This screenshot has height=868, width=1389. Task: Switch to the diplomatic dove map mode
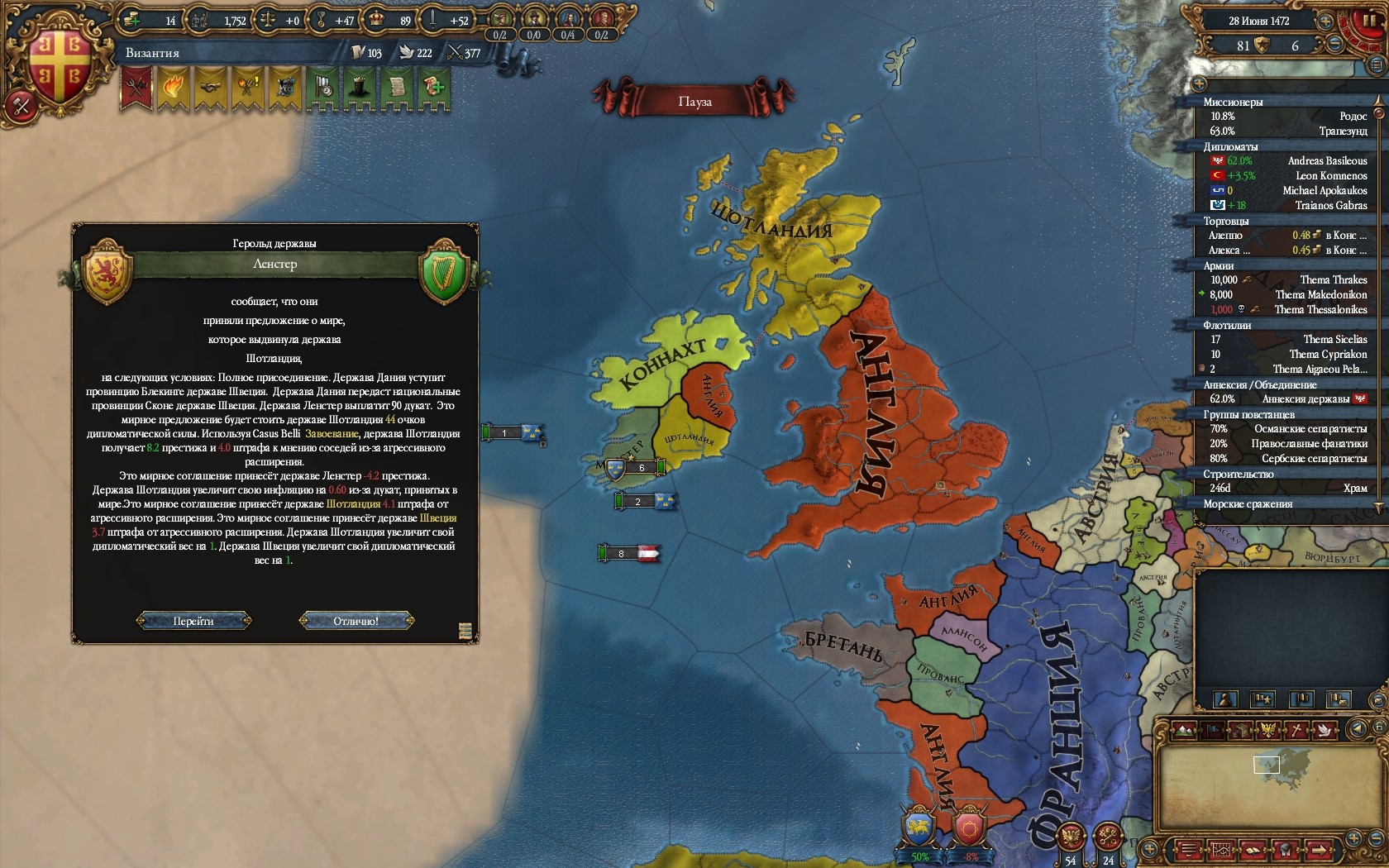[x=1325, y=730]
